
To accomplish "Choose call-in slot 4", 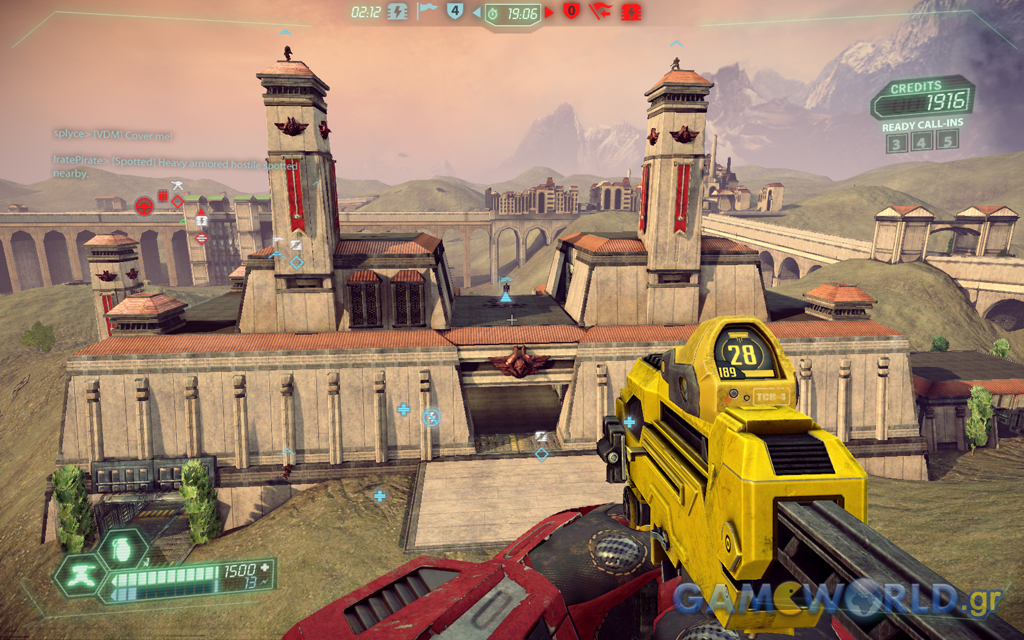I will point(922,141).
